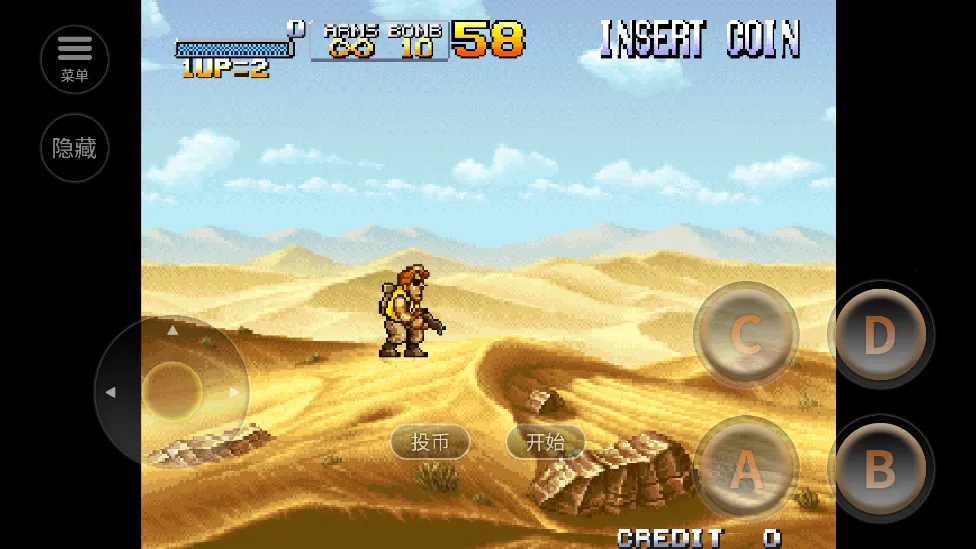
Task: Tap the D action button
Action: pyautogui.click(x=880, y=335)
